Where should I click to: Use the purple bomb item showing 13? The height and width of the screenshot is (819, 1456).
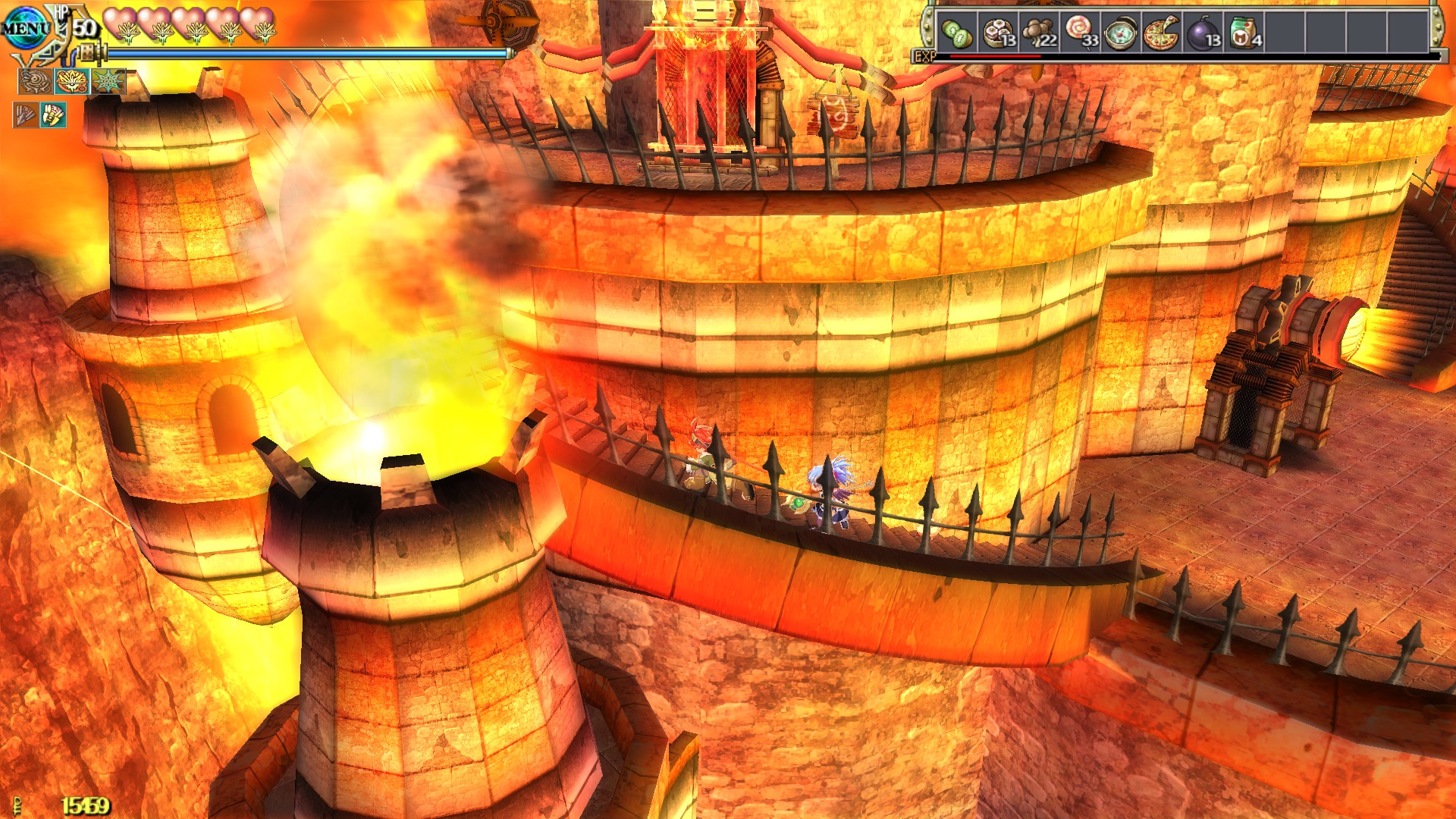point(1206,32)
